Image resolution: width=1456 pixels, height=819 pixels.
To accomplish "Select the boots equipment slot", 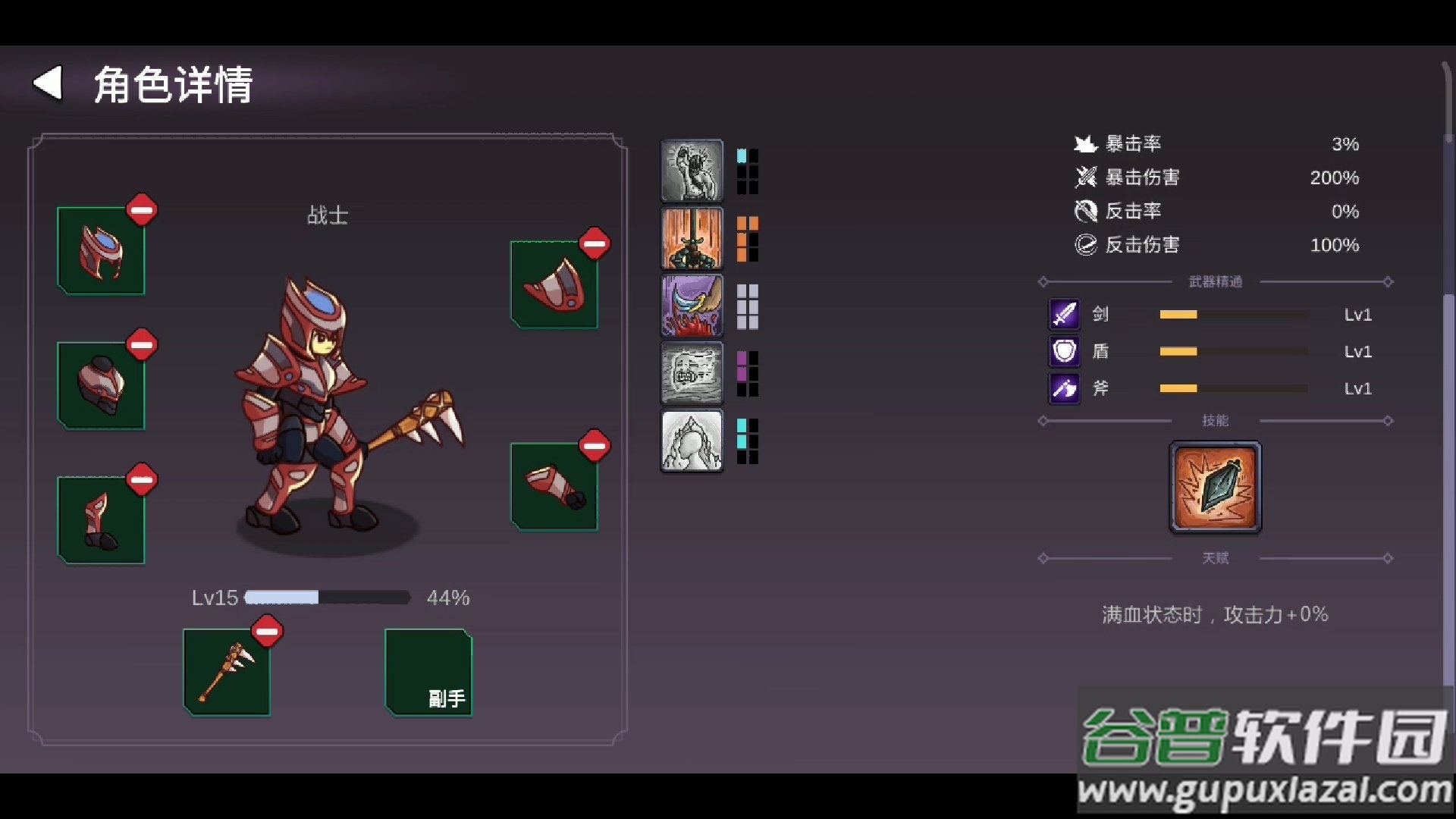I will [x=101, y=519].
